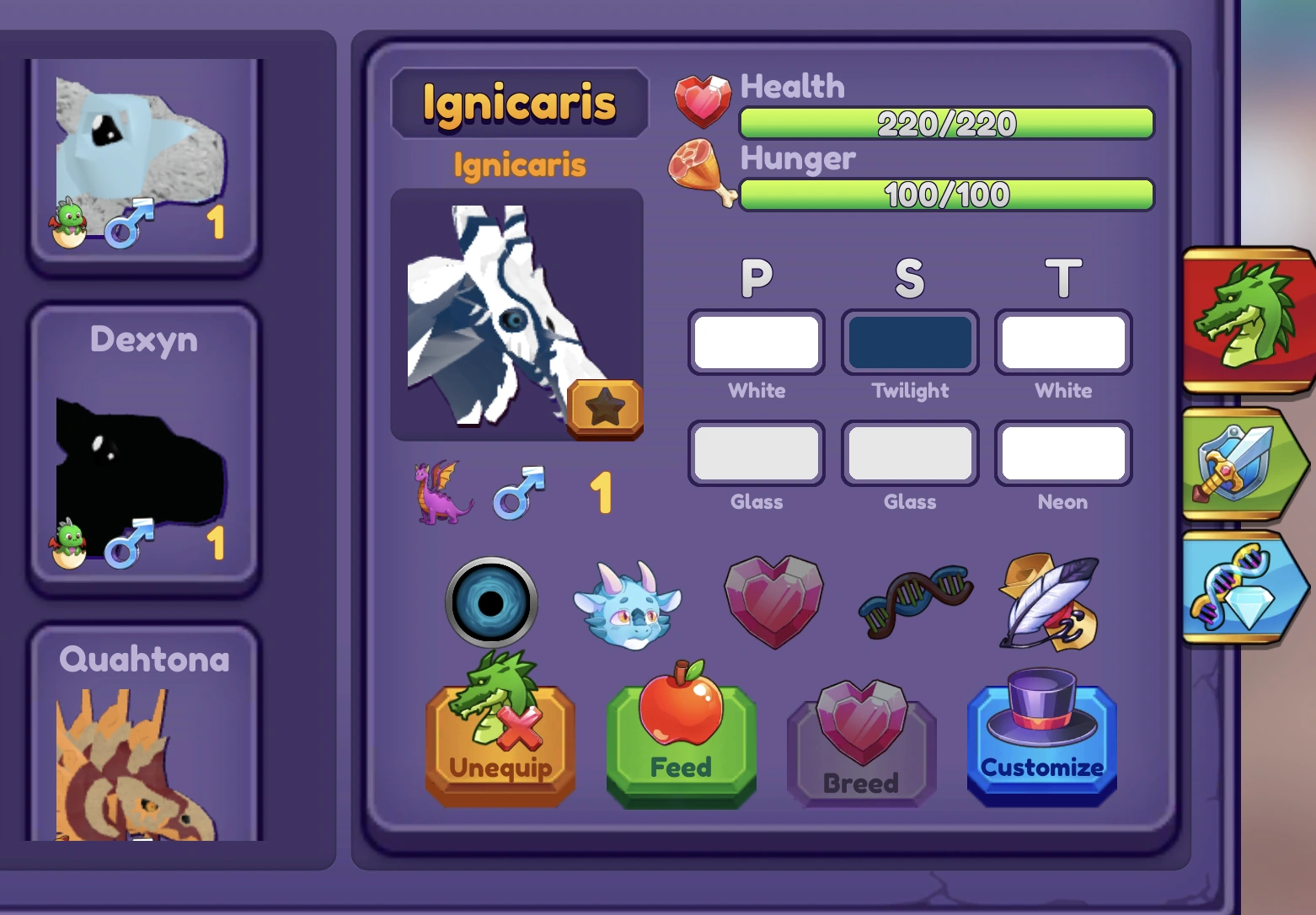1316x915 pixels.
Task: Click the Customize button
Action: click(x=1041, y=741)
